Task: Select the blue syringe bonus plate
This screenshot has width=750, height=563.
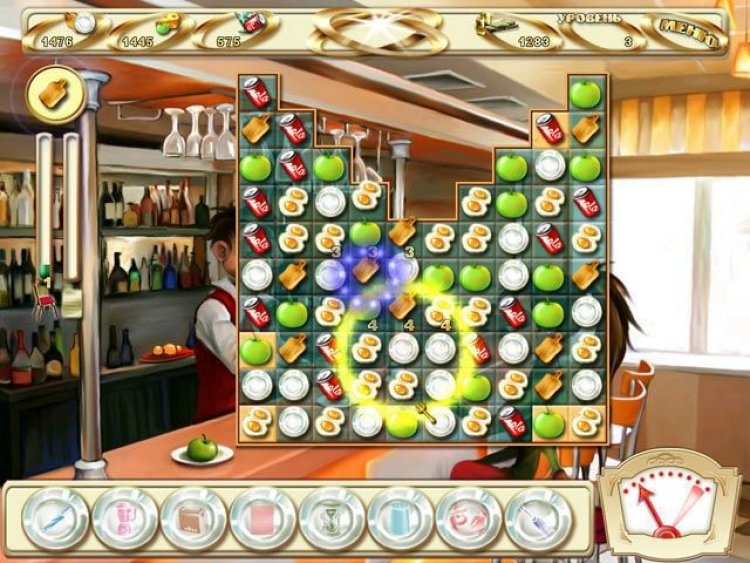Action: click(x=538, y=518)
